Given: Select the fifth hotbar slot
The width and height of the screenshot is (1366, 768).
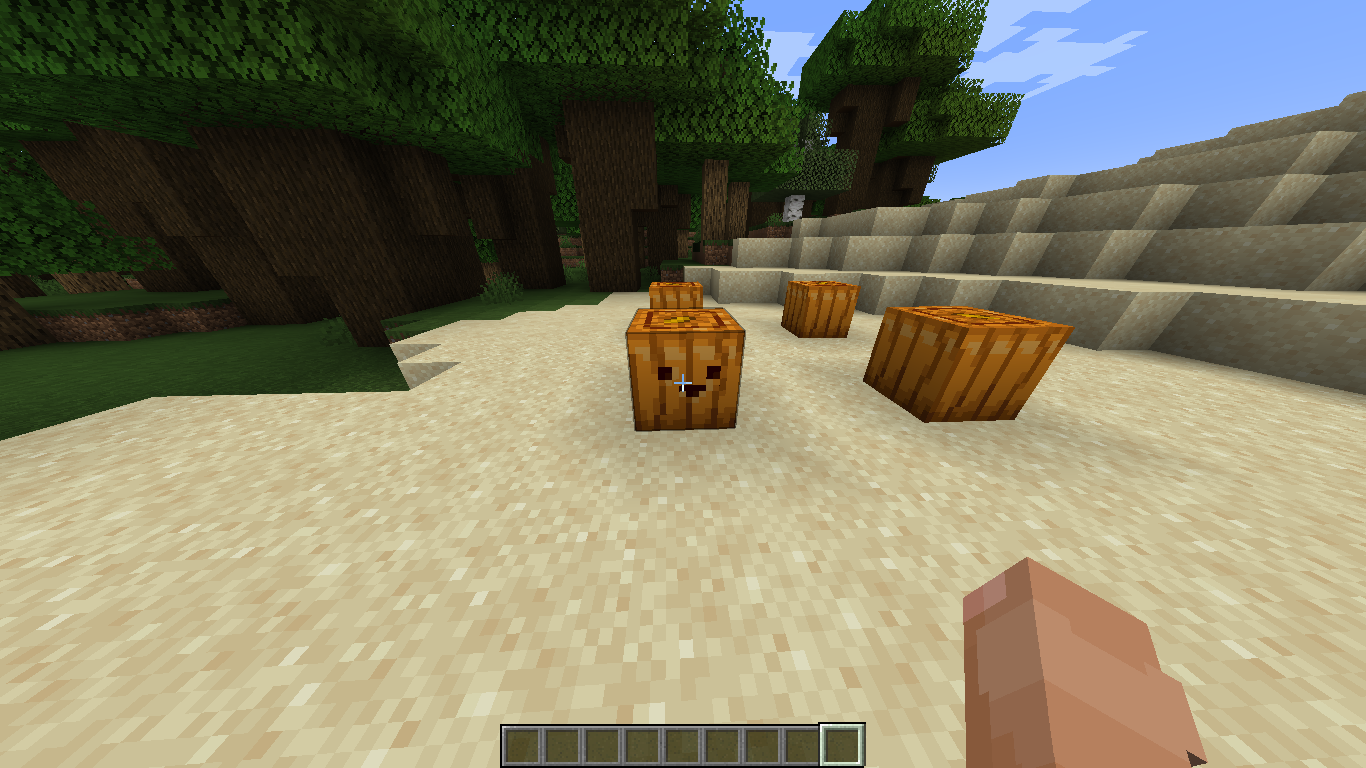Looking at the screenshot, I should click(680, 742).
